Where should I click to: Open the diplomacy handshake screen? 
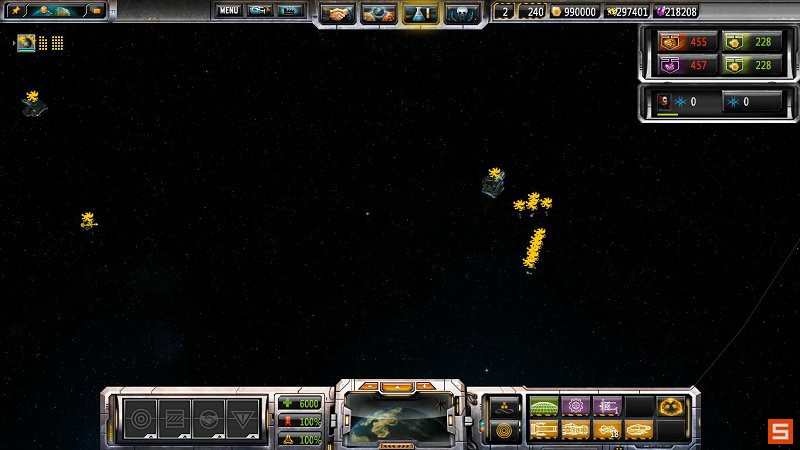click(339, 13)
